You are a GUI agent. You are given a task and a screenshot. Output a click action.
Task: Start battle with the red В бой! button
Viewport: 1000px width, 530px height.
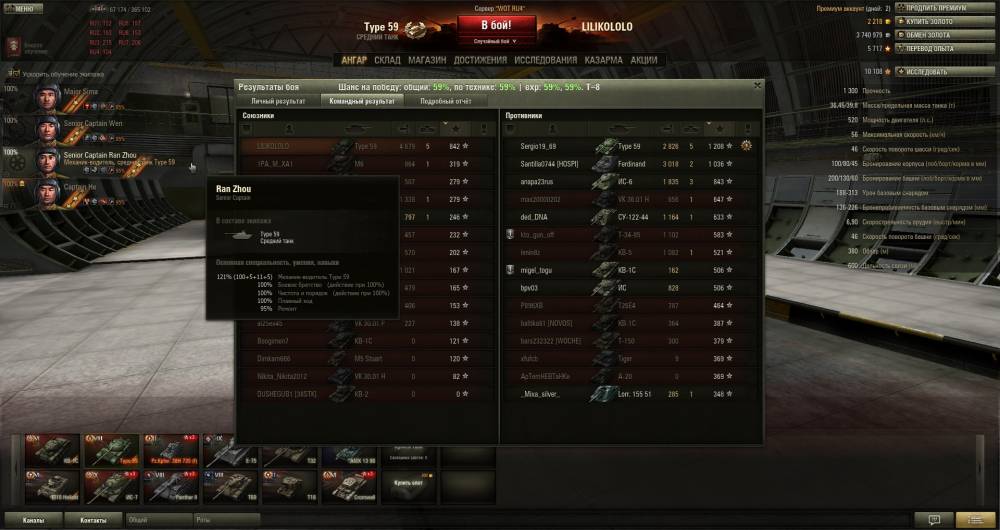point(499,25)
